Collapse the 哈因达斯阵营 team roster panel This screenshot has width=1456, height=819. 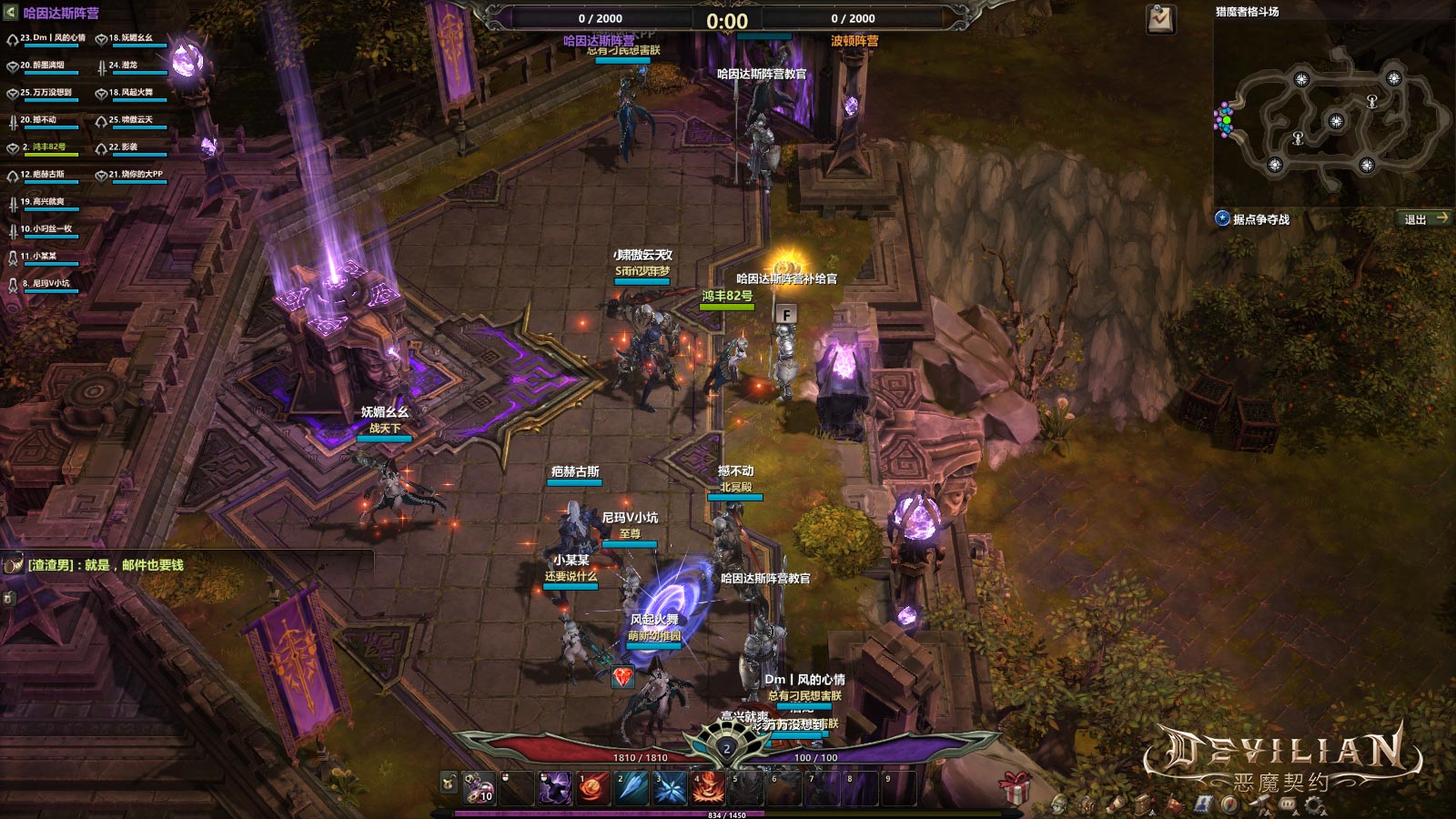pos(11,13)
